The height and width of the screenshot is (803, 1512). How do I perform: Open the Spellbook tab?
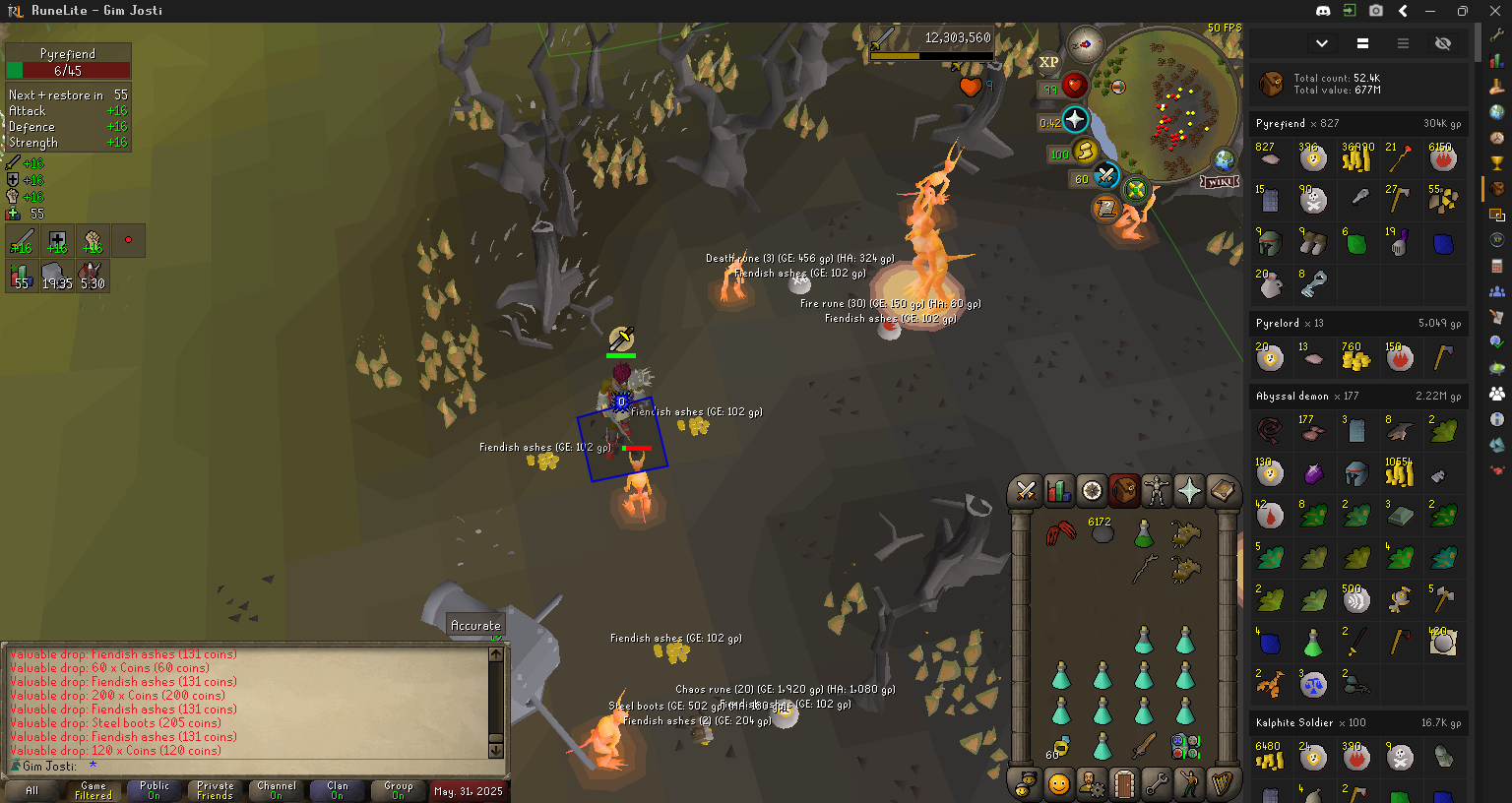1222,490
